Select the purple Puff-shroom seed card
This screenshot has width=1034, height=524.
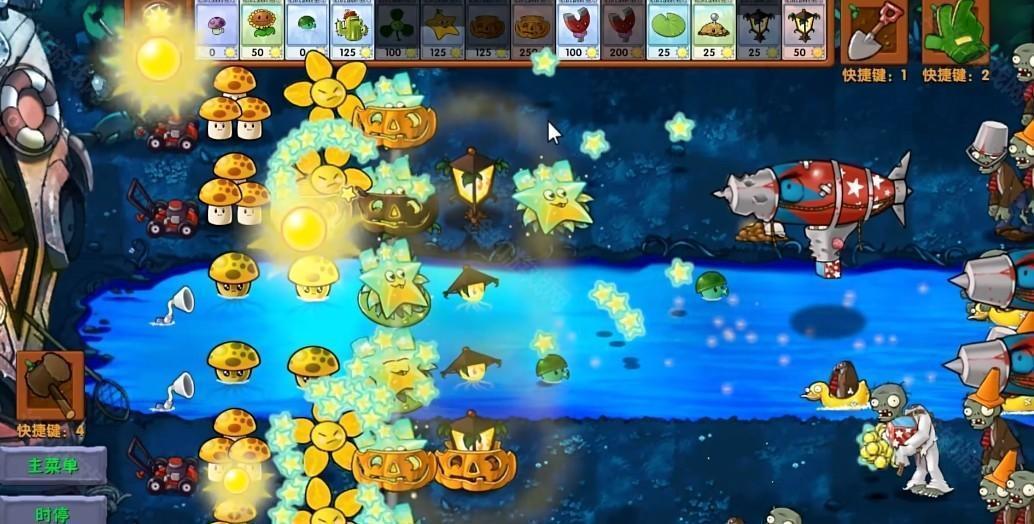pyautogui.click(x=217, y=29)
